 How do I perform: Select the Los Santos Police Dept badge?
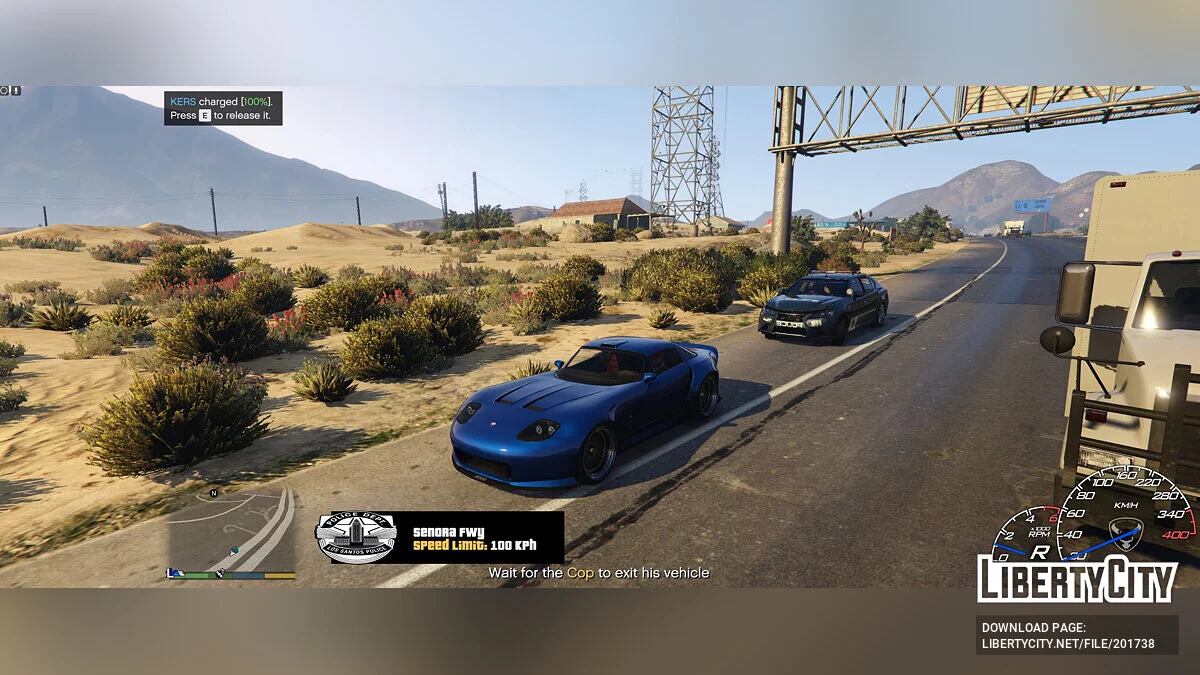[356, 537]
